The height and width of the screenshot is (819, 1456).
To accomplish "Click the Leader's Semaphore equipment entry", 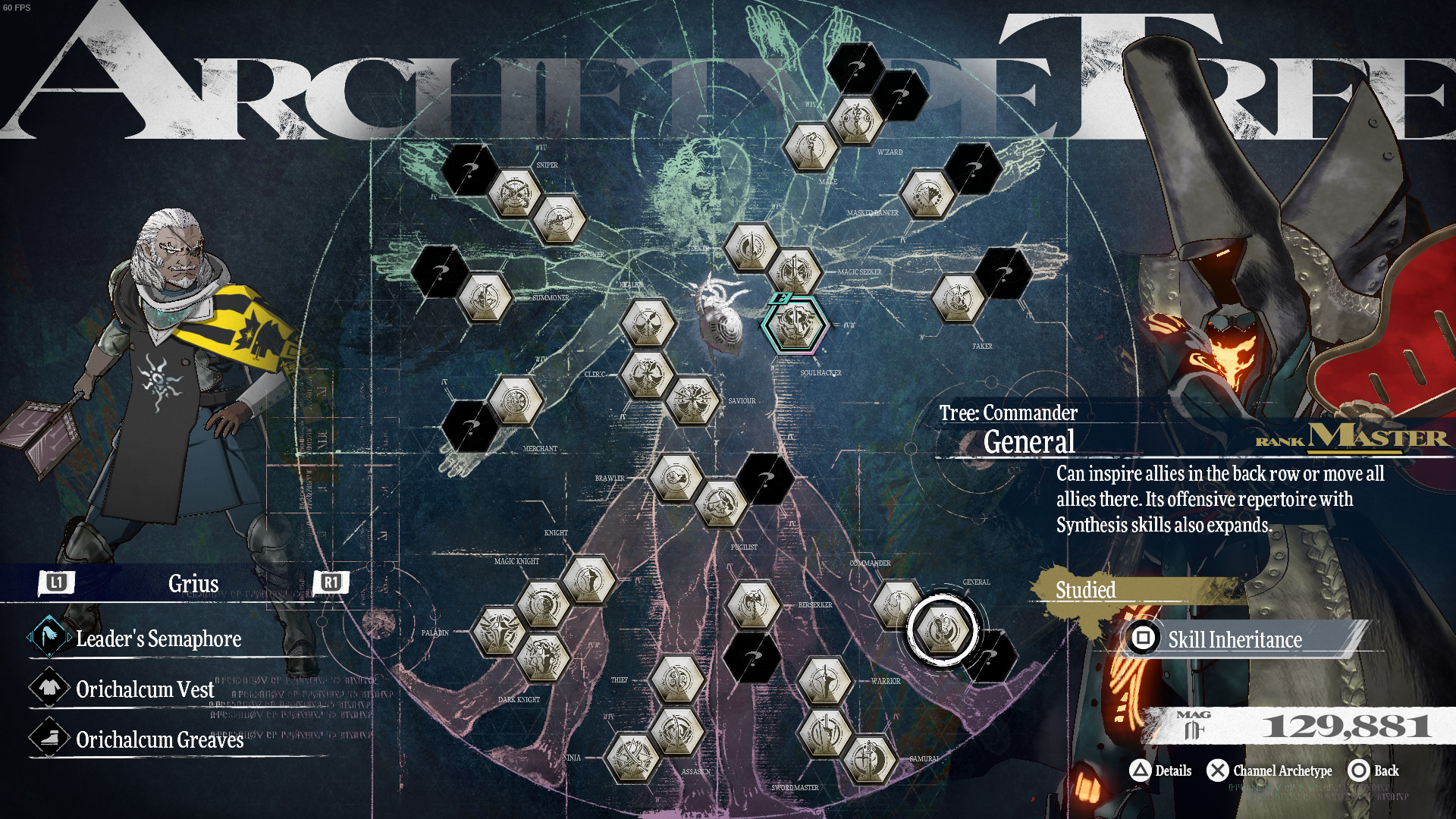I will point(159,639).
